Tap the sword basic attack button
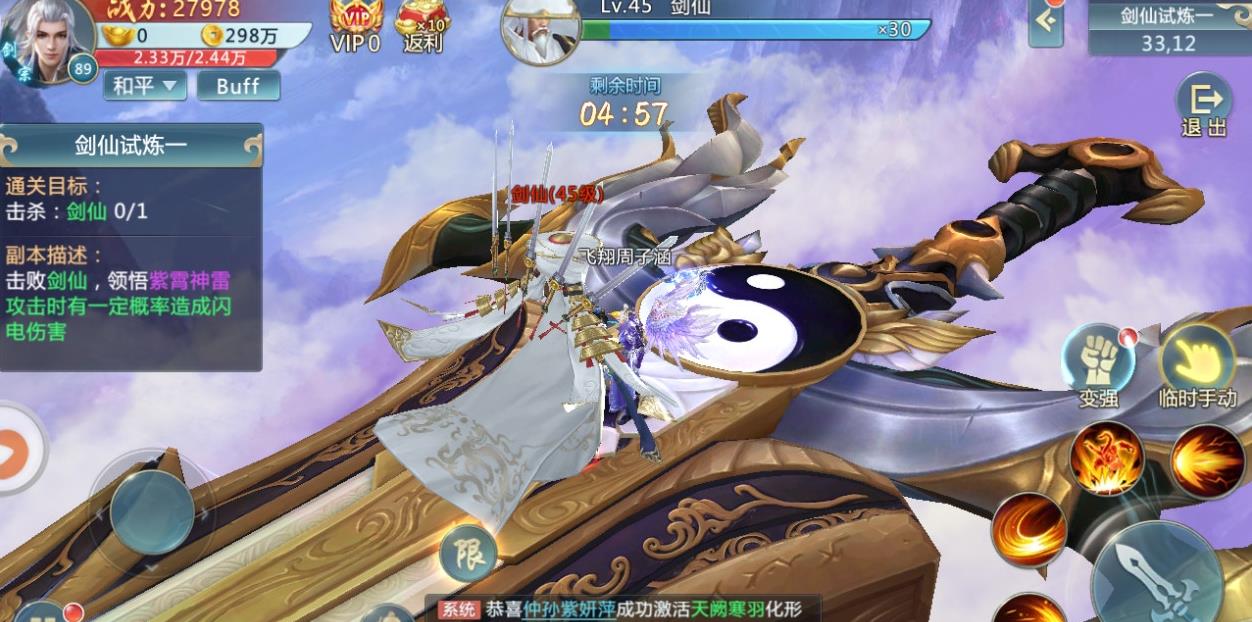Screen dimensions: 1252x622 coord(1155,576)
